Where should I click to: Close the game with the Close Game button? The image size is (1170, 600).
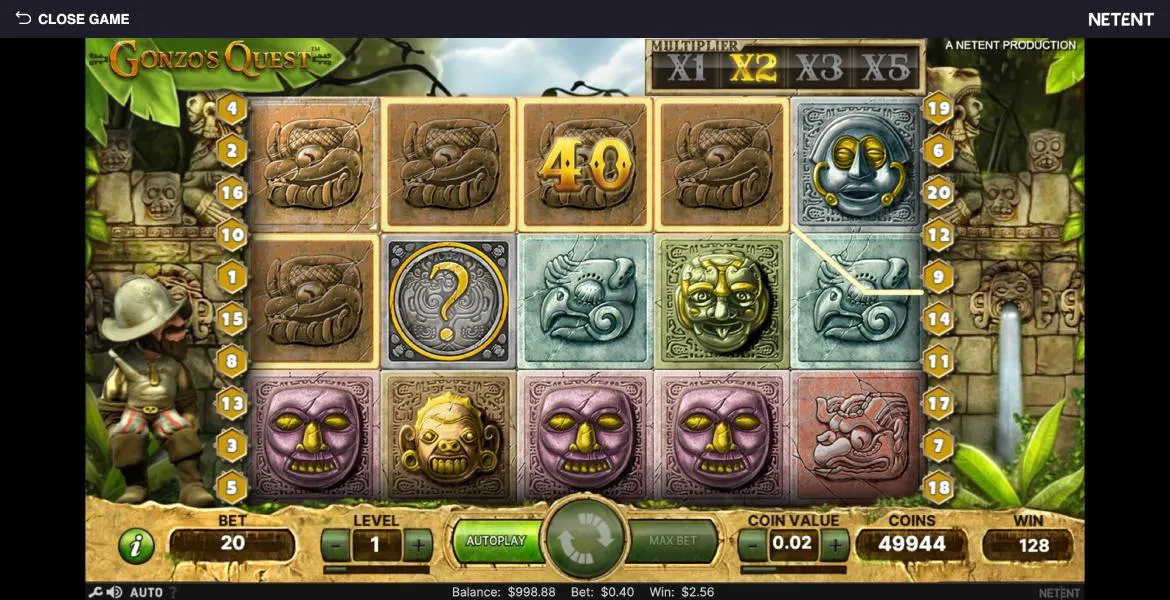(x=72, y=19)
